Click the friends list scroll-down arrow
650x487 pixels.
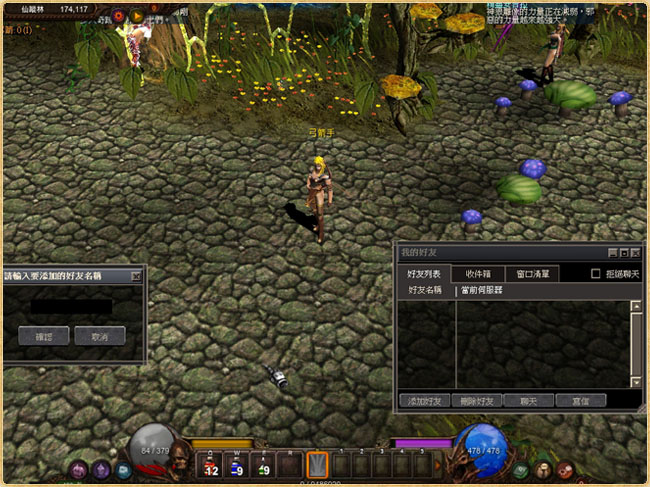(636, 382)
